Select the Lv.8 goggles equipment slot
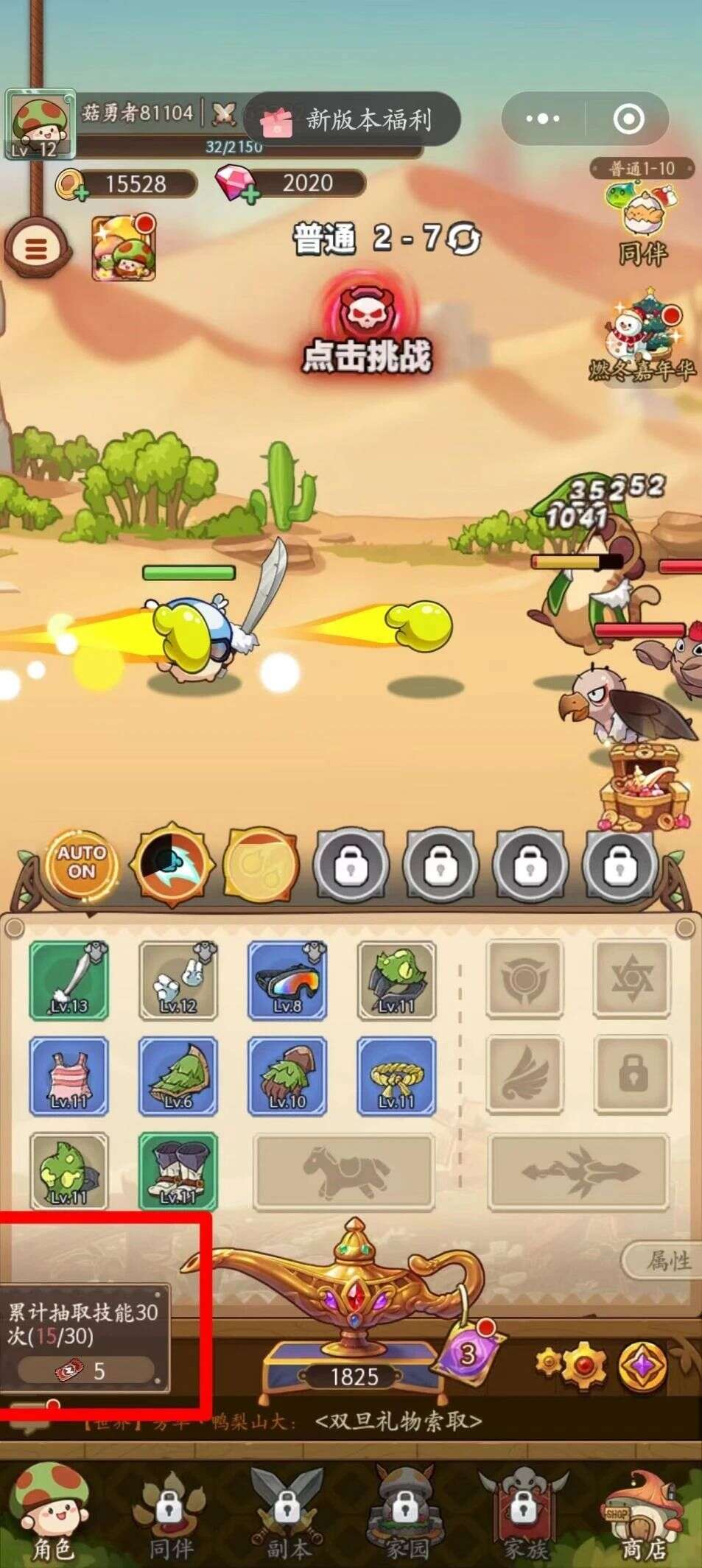702x1568 pixels. pos(287,980)
